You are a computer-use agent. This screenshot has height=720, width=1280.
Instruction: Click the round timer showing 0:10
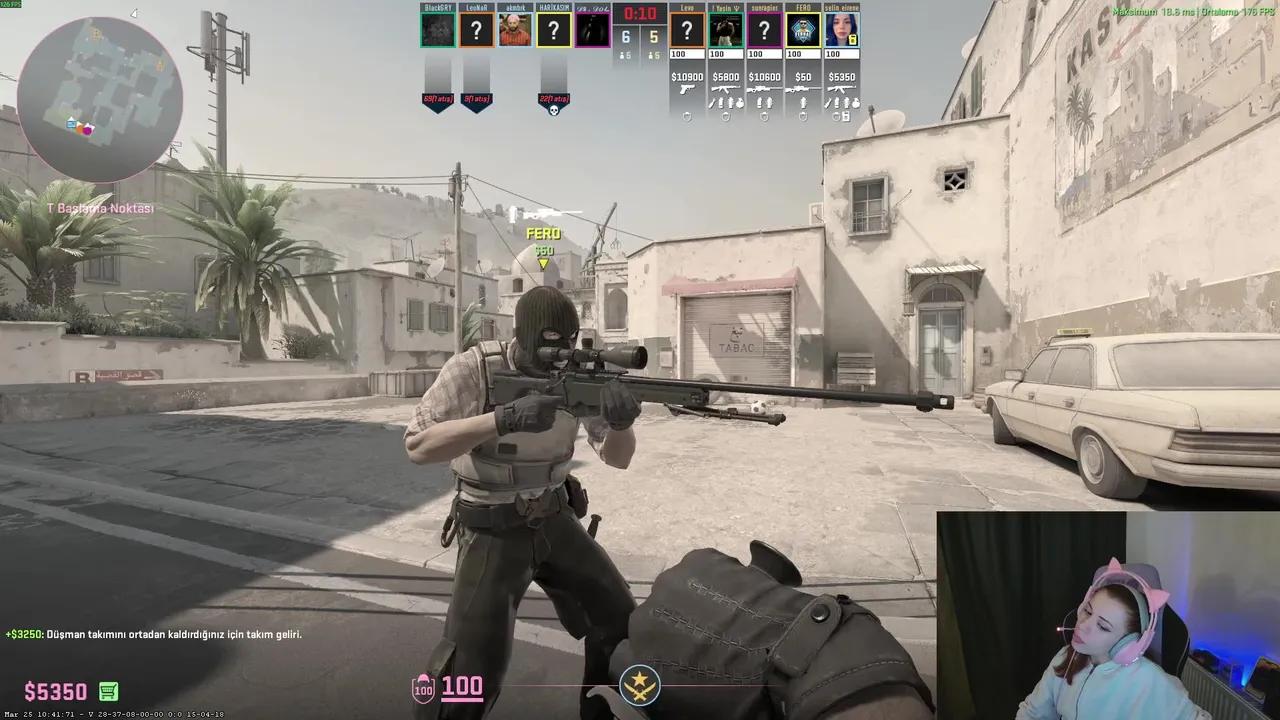tap(639, 14)
